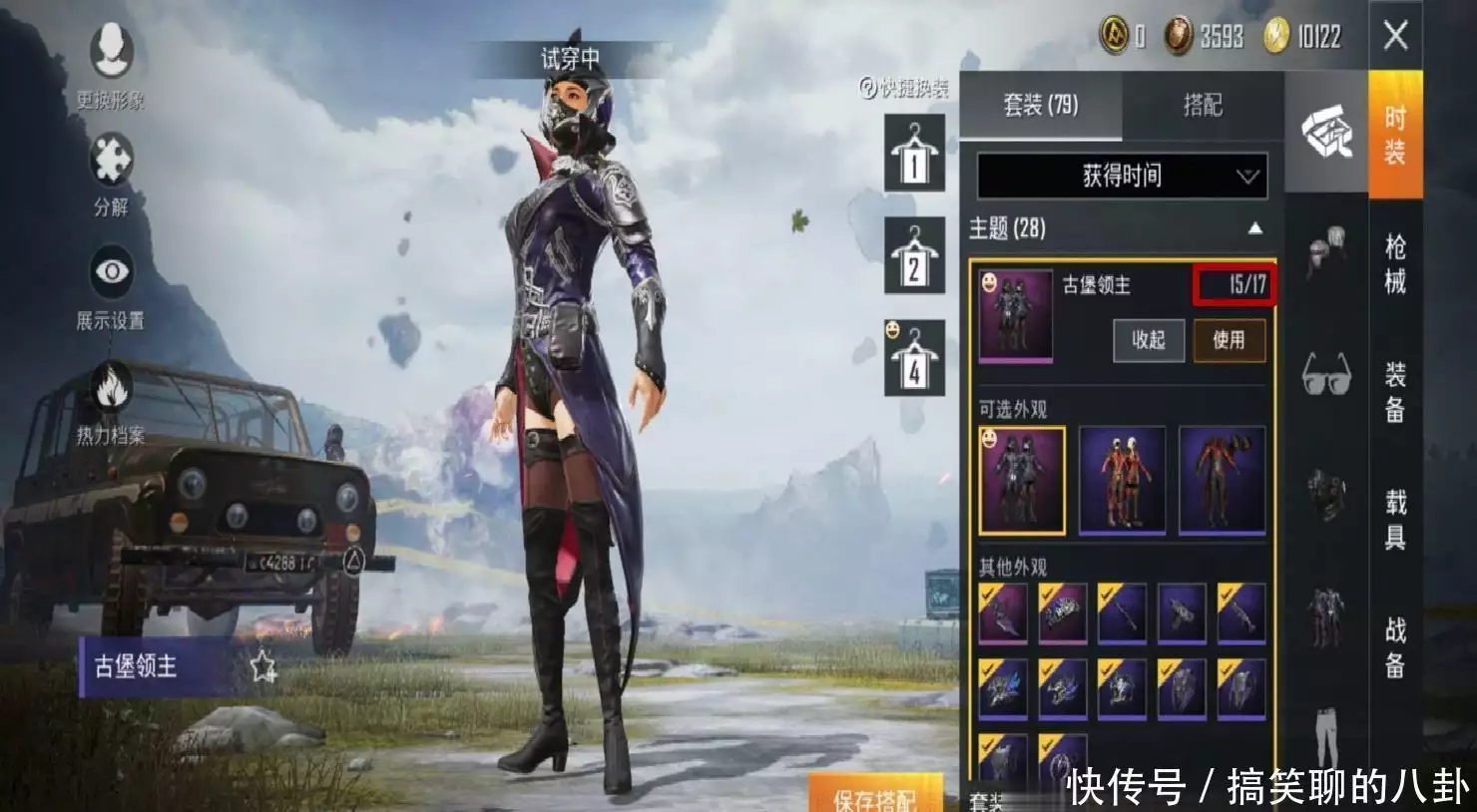Switch to the 载具 category tab
This screenshot has height=812, width=1477.
pos(1394,519)
